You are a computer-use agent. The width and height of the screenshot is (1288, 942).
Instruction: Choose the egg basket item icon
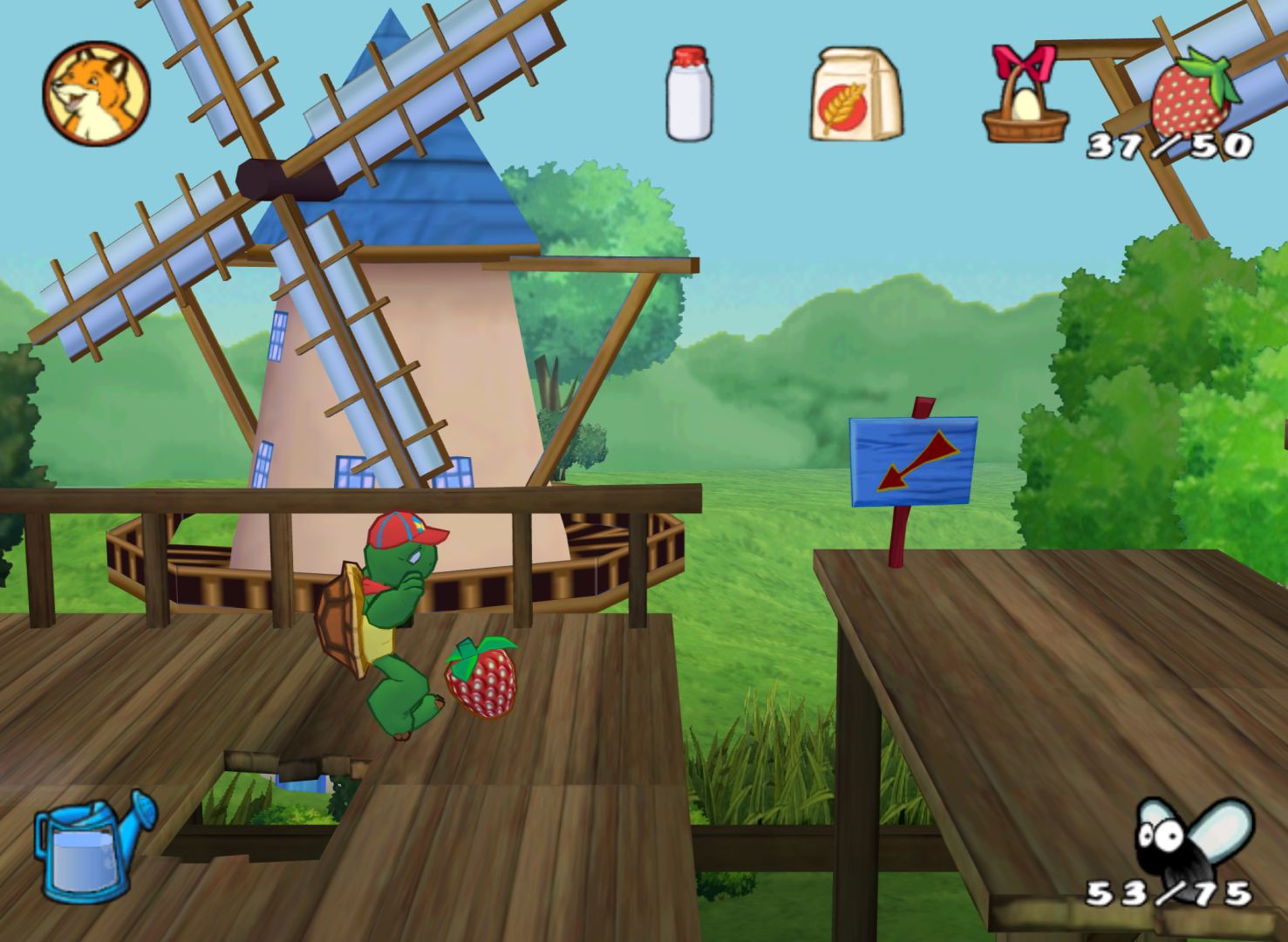pos(1026,96)
